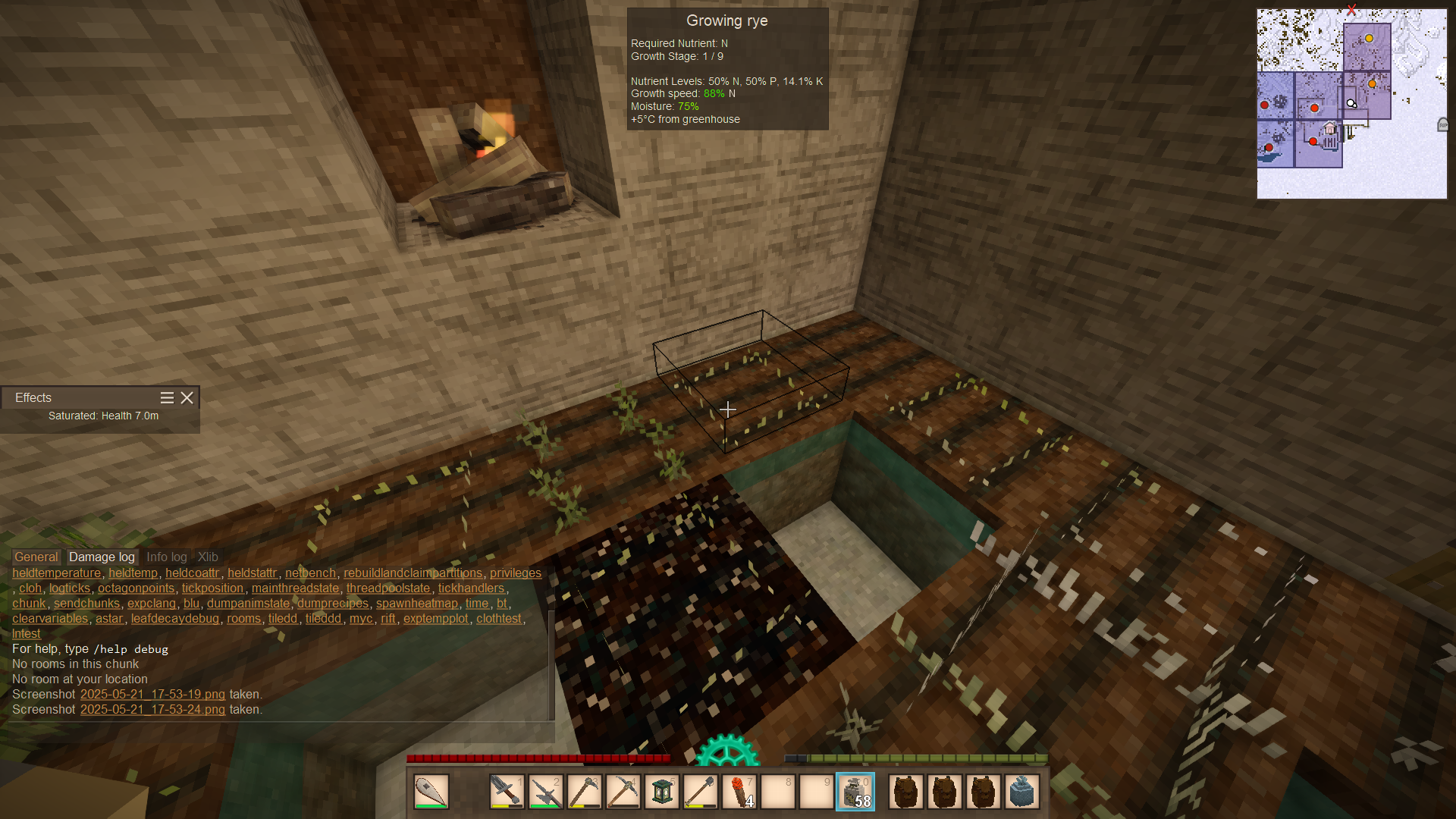Select the halberd hotbar slot
Screen dimensions: 1456x819
[x=545, y=792]
